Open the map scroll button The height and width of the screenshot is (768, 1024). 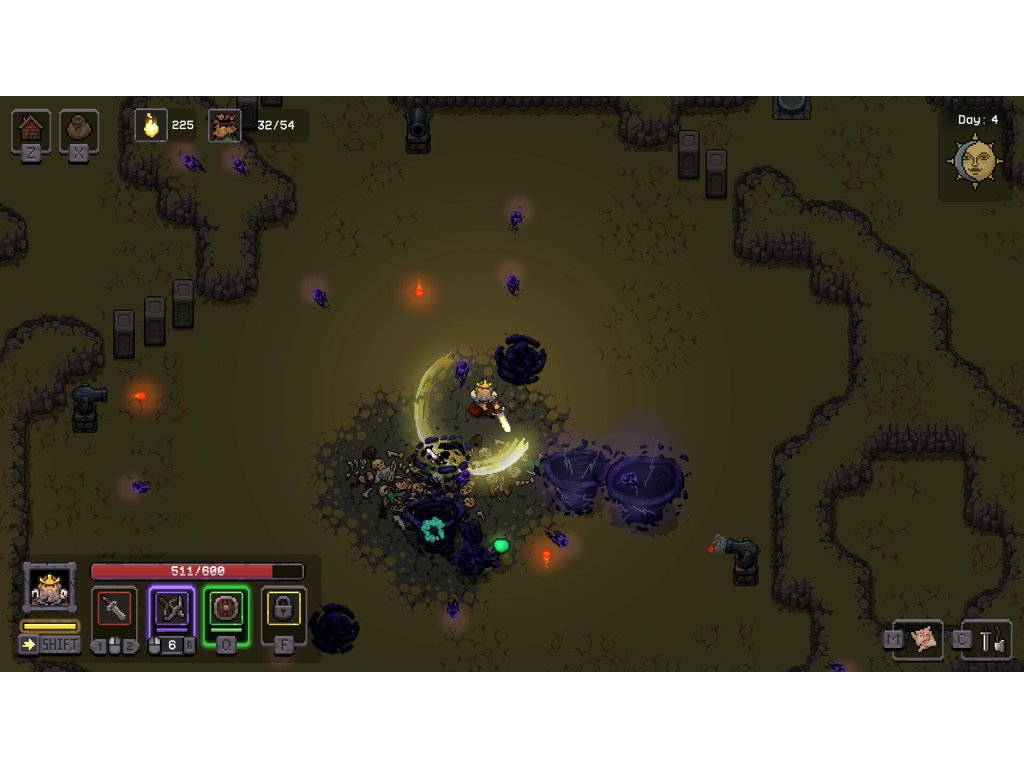coord(926,639)
